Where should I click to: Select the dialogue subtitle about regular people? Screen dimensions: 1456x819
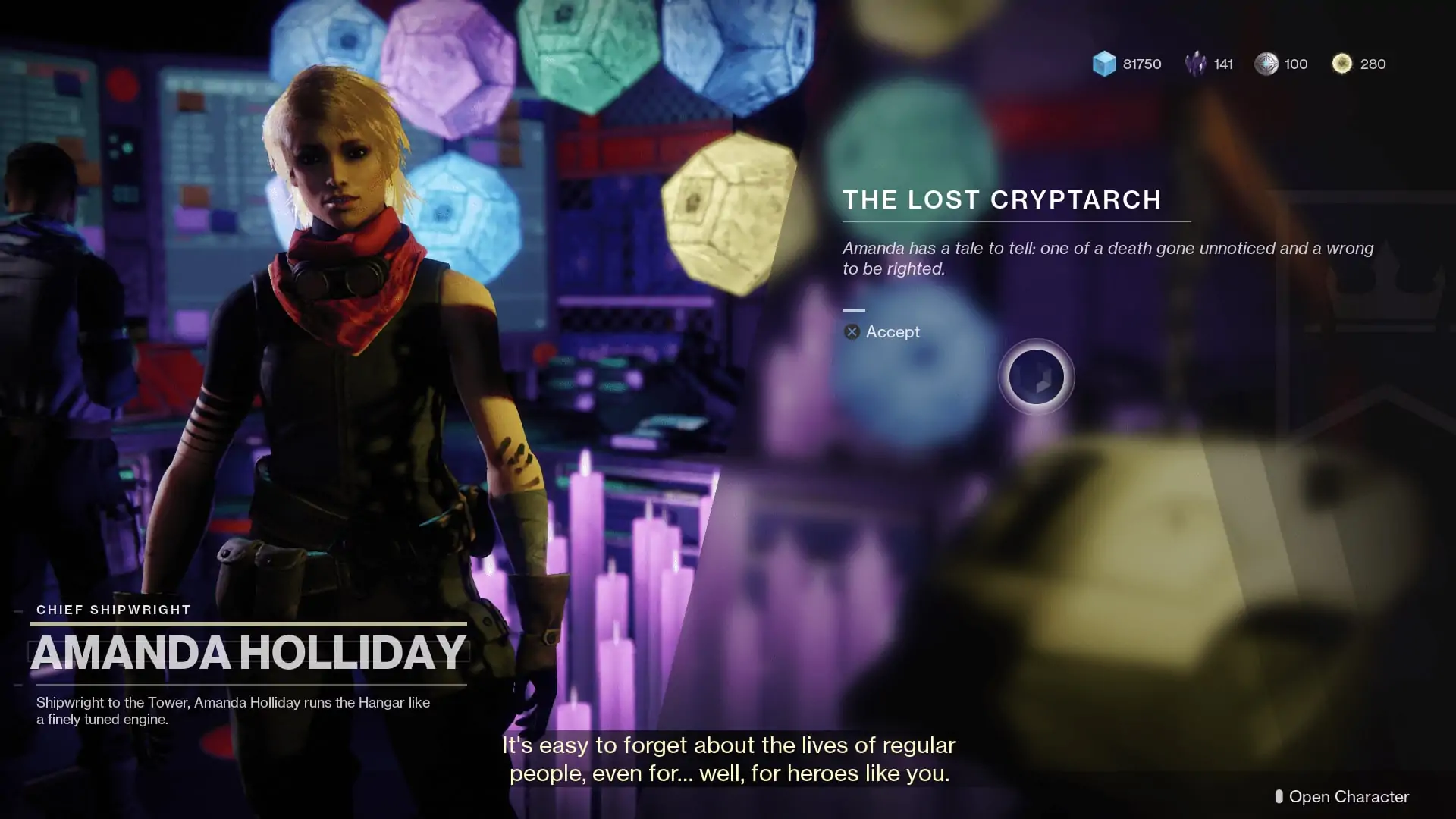tap(728, 758)
